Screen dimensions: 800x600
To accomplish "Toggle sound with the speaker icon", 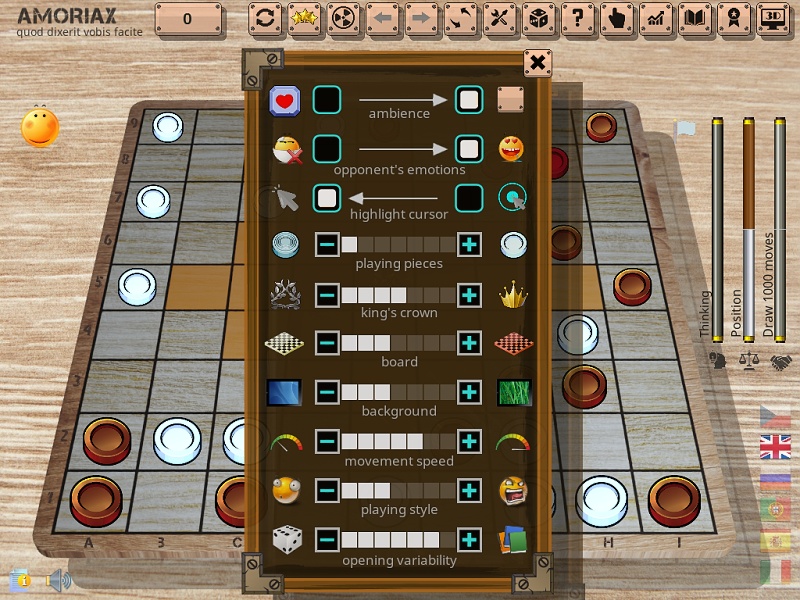I will pos(59,579).
